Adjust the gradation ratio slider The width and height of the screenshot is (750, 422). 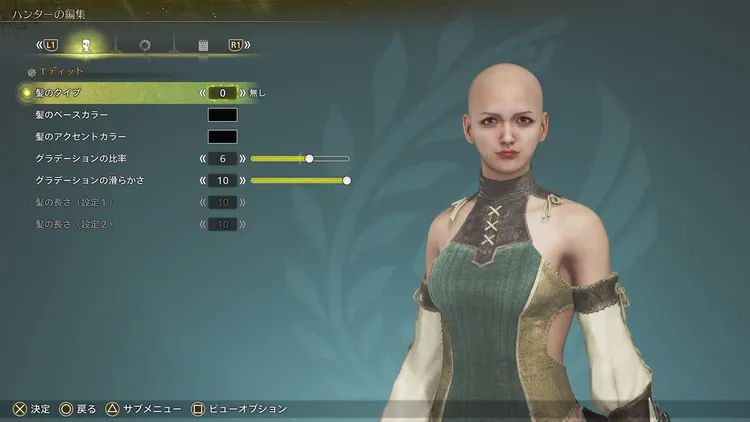click(309, 158)
